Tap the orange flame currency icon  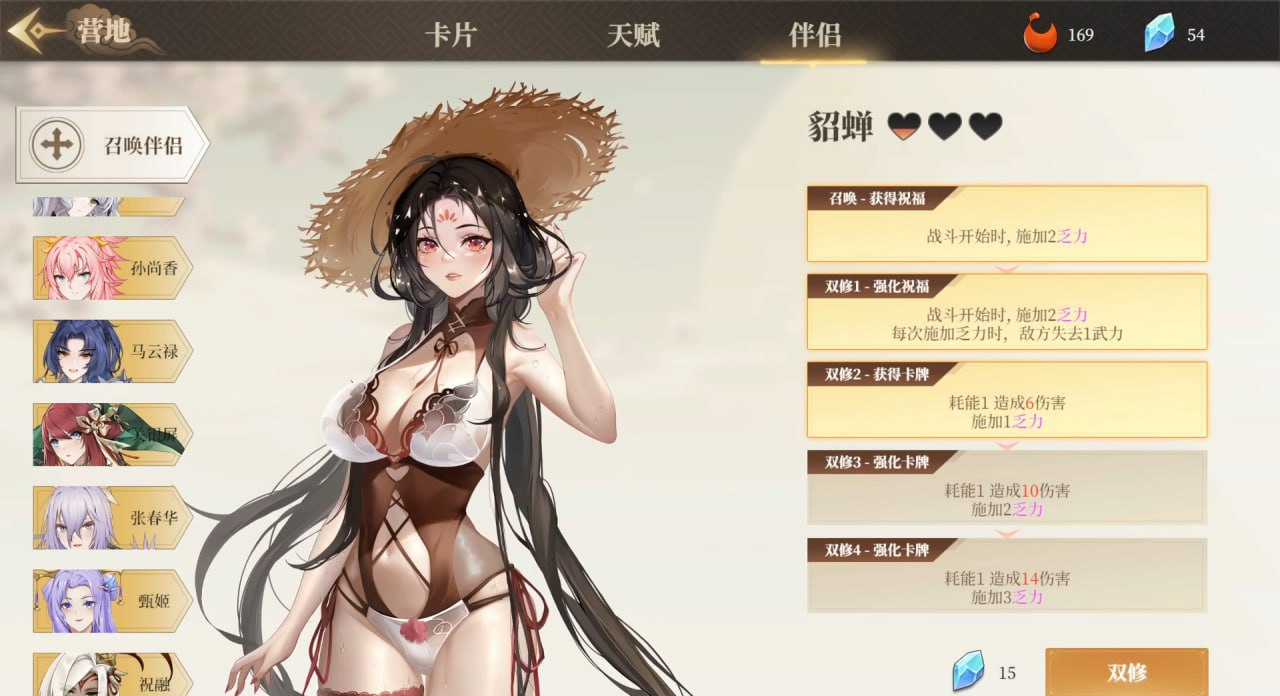tap(1040, 35)
